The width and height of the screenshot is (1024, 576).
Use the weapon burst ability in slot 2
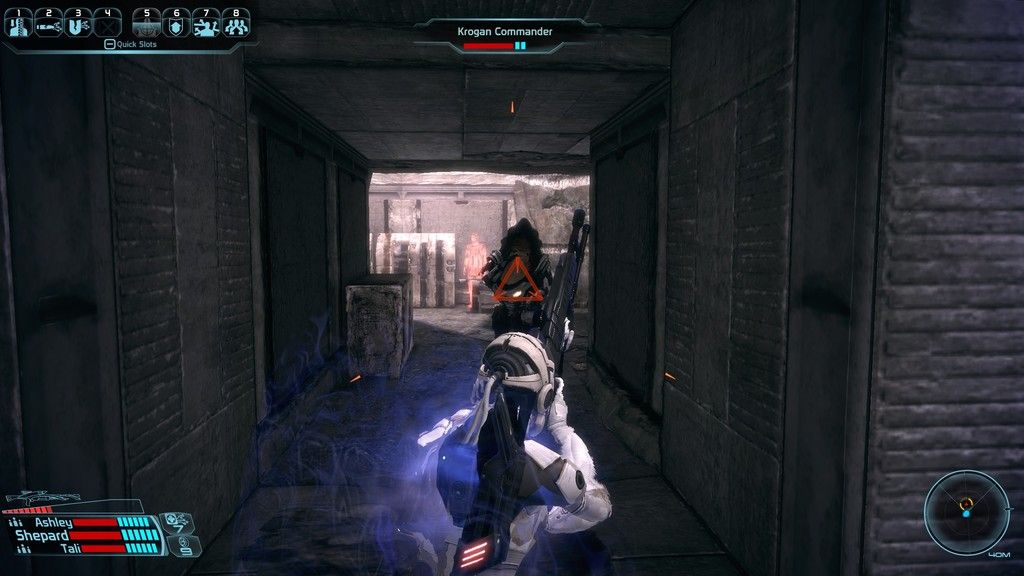tap(47, 24)
